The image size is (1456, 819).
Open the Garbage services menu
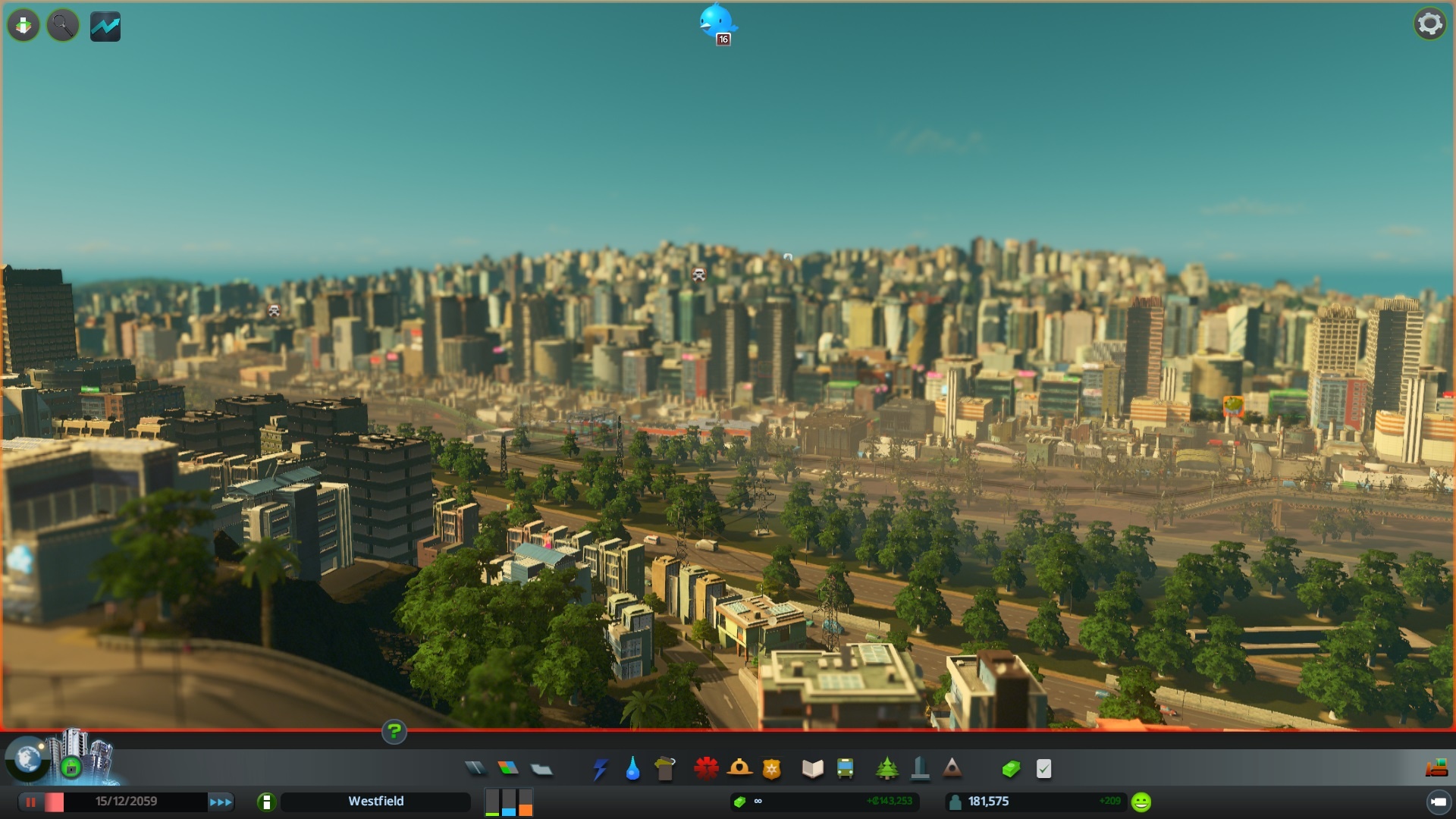[665, 769]
